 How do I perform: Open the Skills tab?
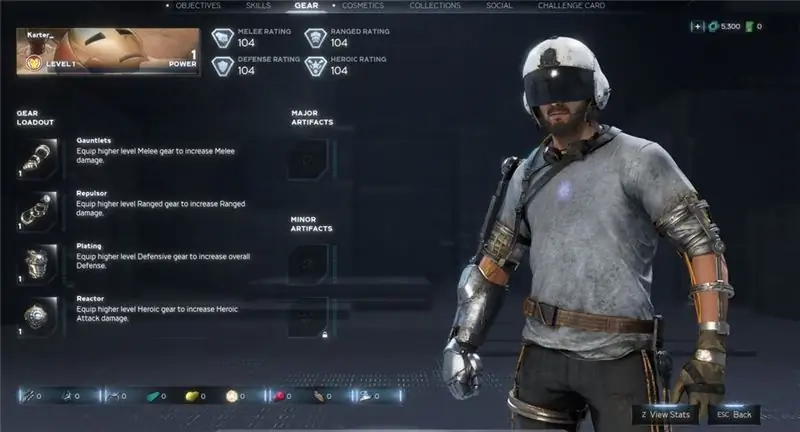click(258, 6)
